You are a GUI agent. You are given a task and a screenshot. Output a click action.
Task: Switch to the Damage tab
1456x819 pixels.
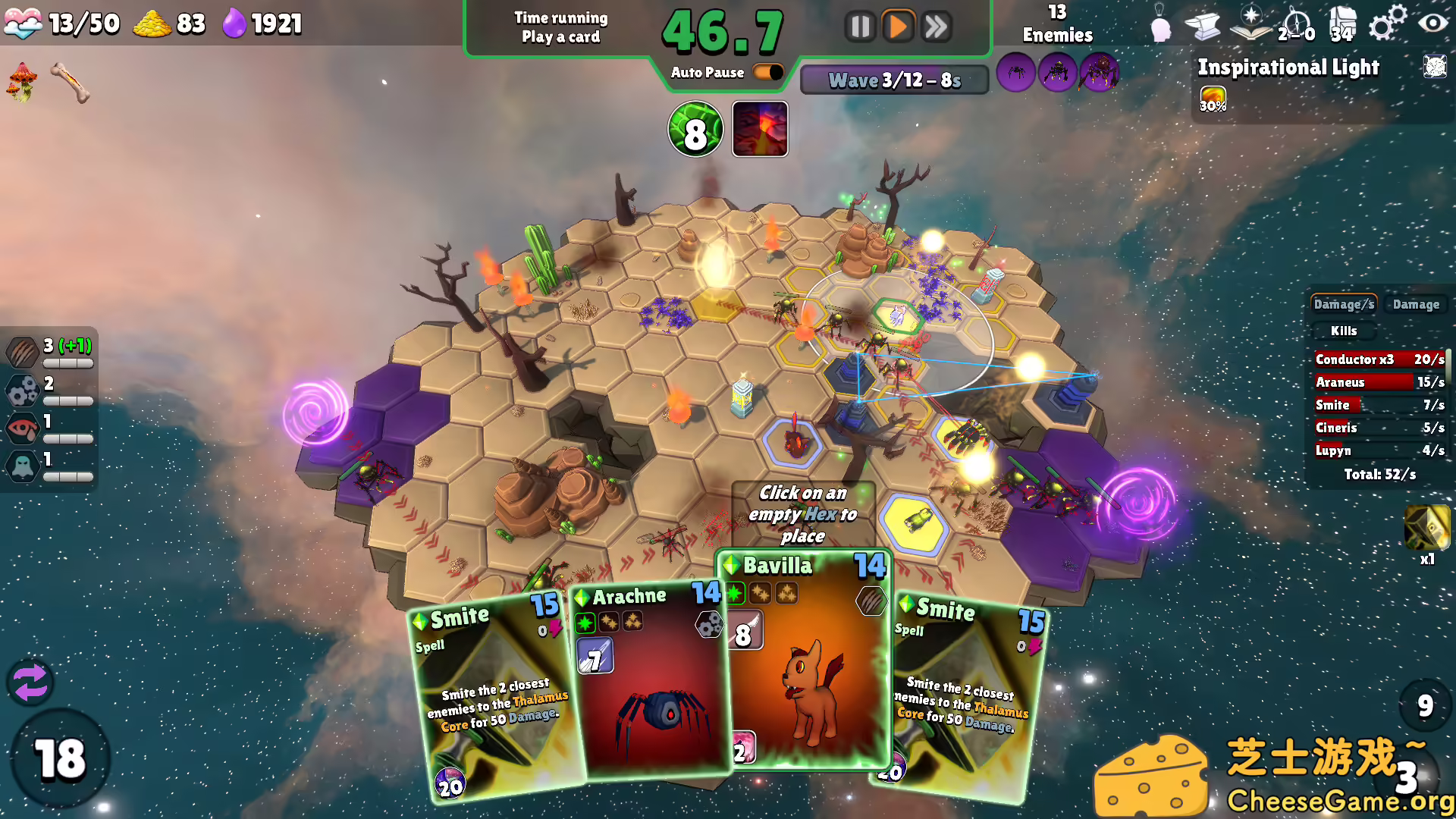1415,304
